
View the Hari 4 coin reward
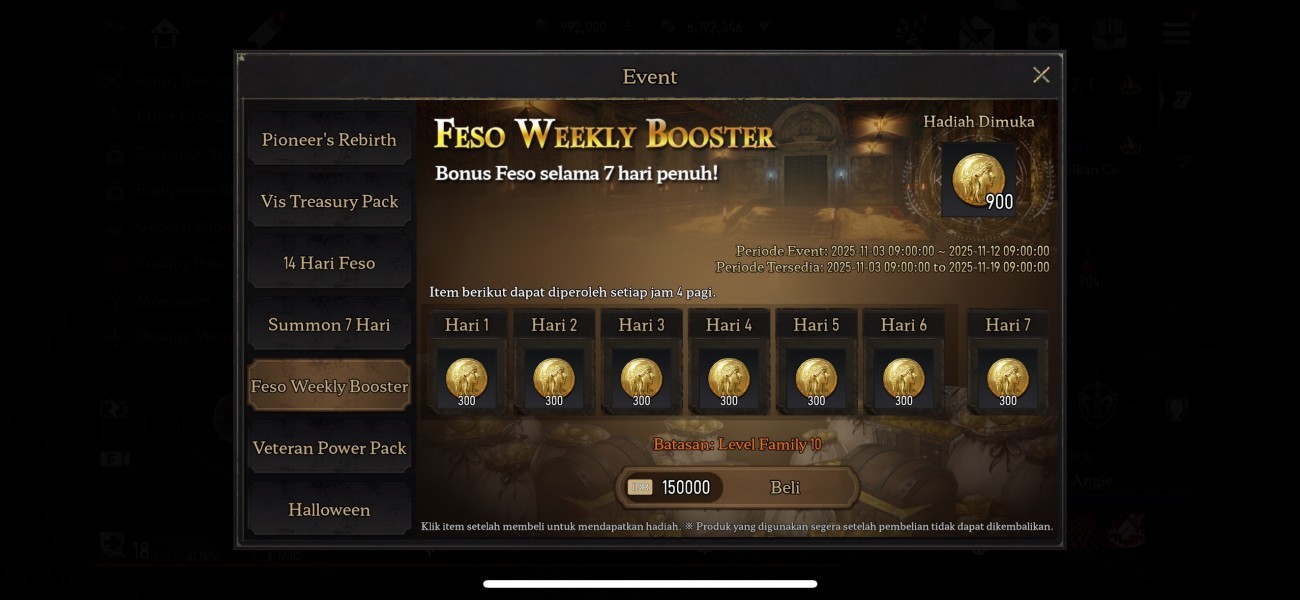[x=729, y=380]
